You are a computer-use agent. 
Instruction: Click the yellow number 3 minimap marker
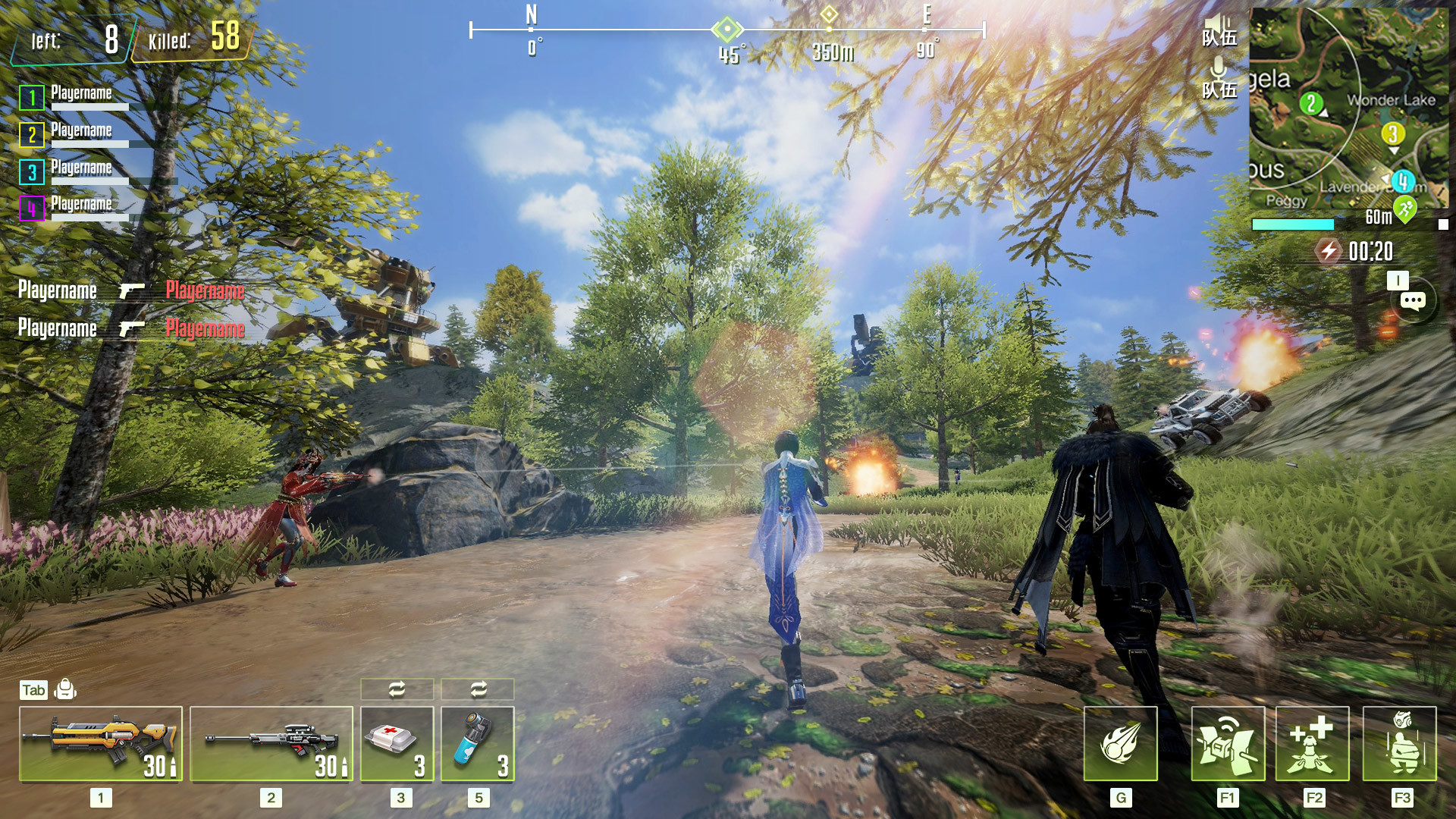tap(1392, 134)
